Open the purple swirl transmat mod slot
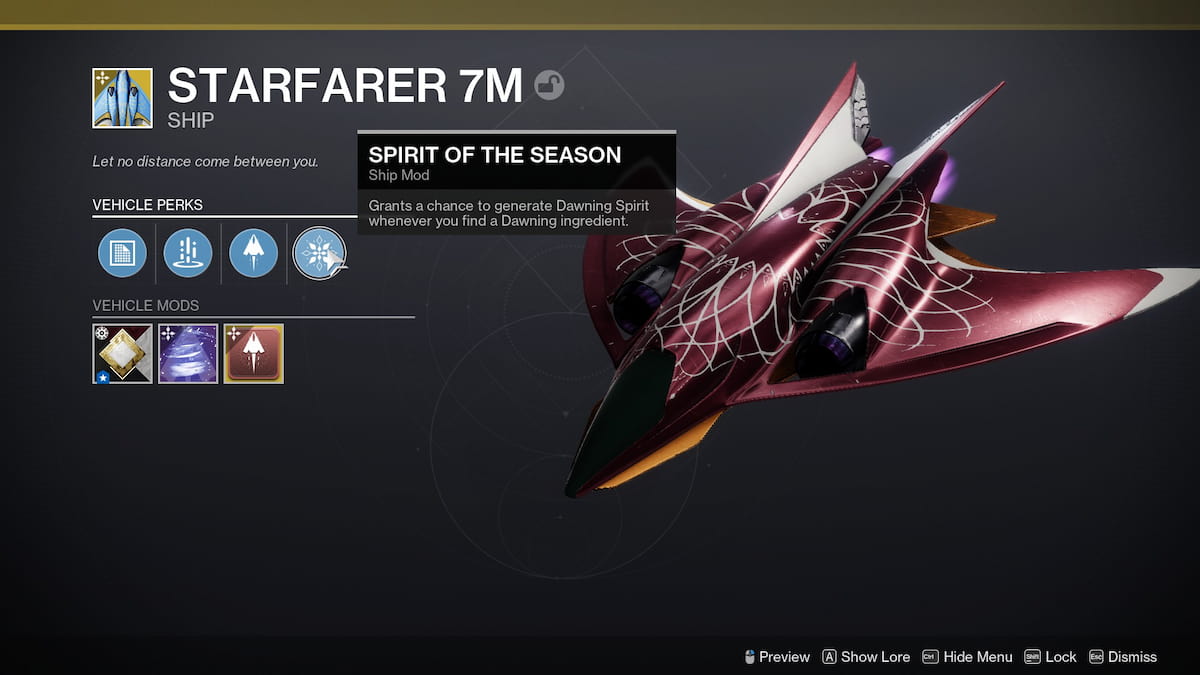The image size is (1200, 675). point(188,353)
